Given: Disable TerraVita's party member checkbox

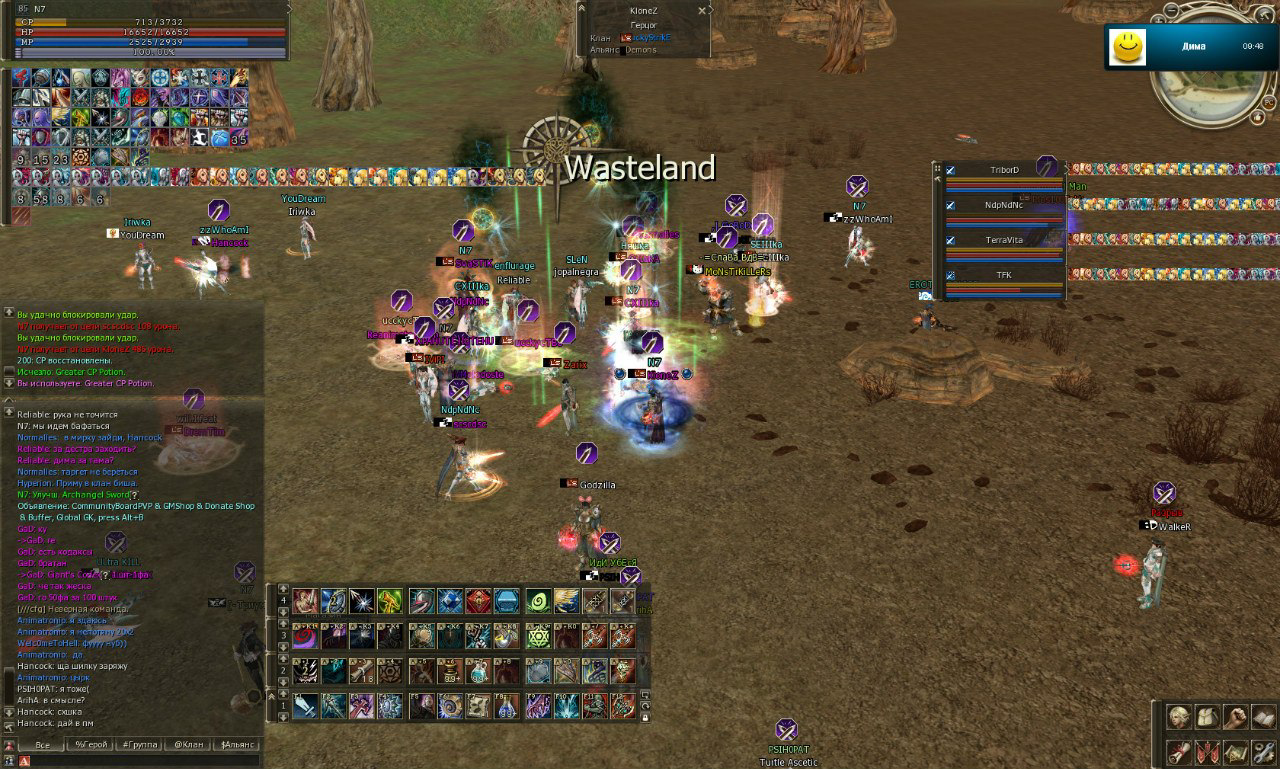Looking at the screenshot, I should point(951,240).
